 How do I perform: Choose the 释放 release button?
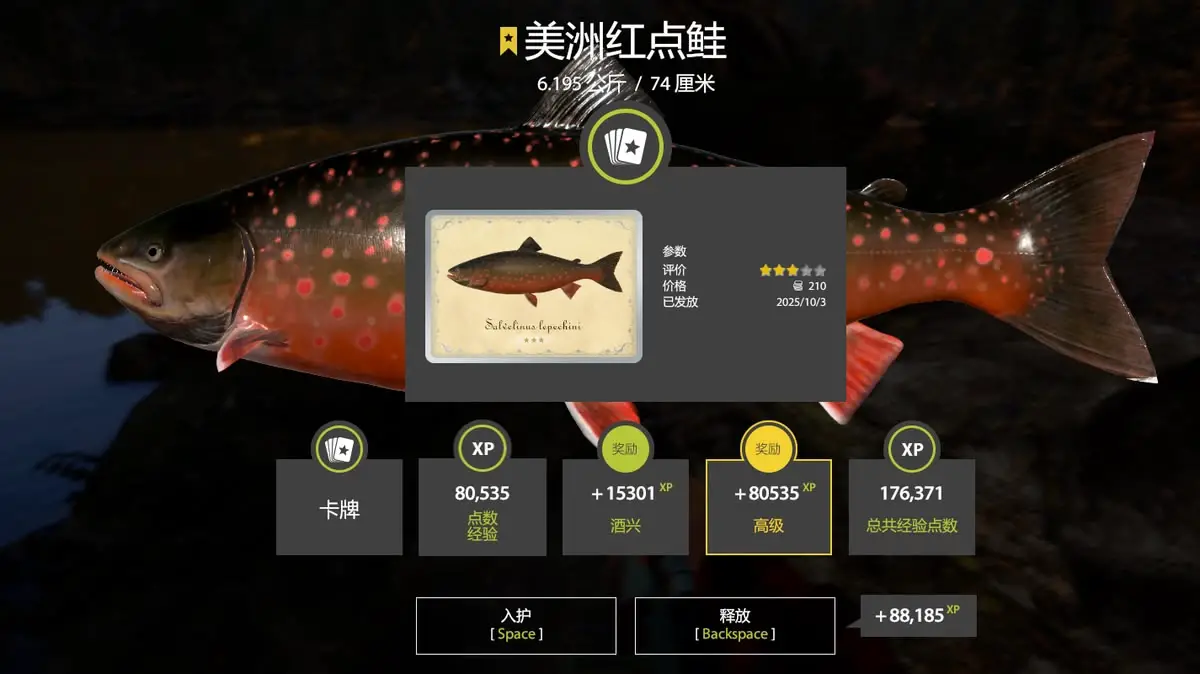[x=735, y=626]
